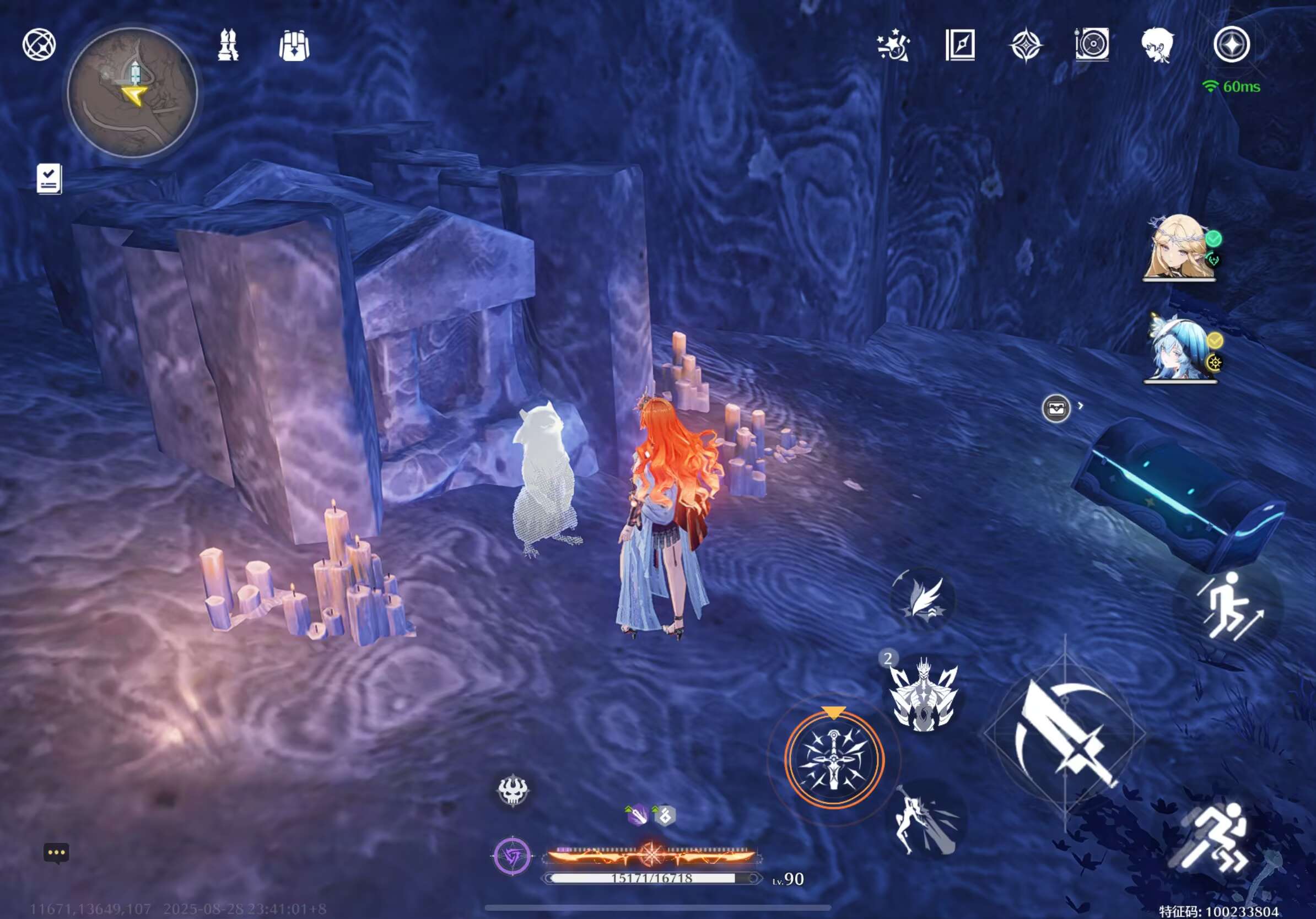Expand the small treasure chest prompt icon
1316x919 pixels.
tap(1056, 408)
